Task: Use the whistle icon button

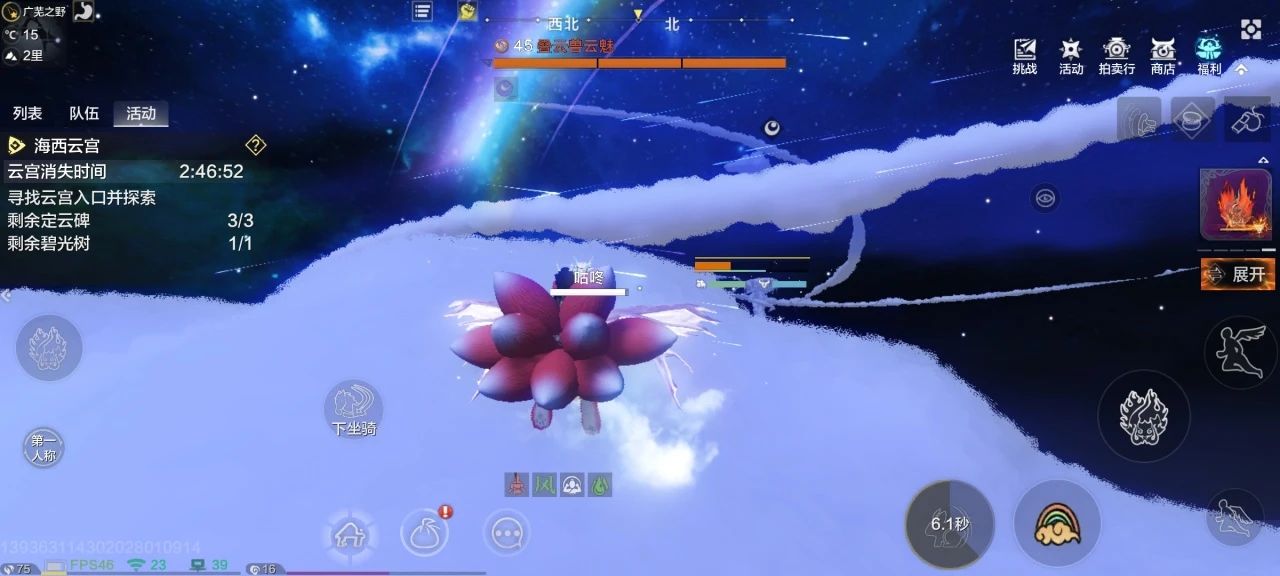Action: point(1250,119)
